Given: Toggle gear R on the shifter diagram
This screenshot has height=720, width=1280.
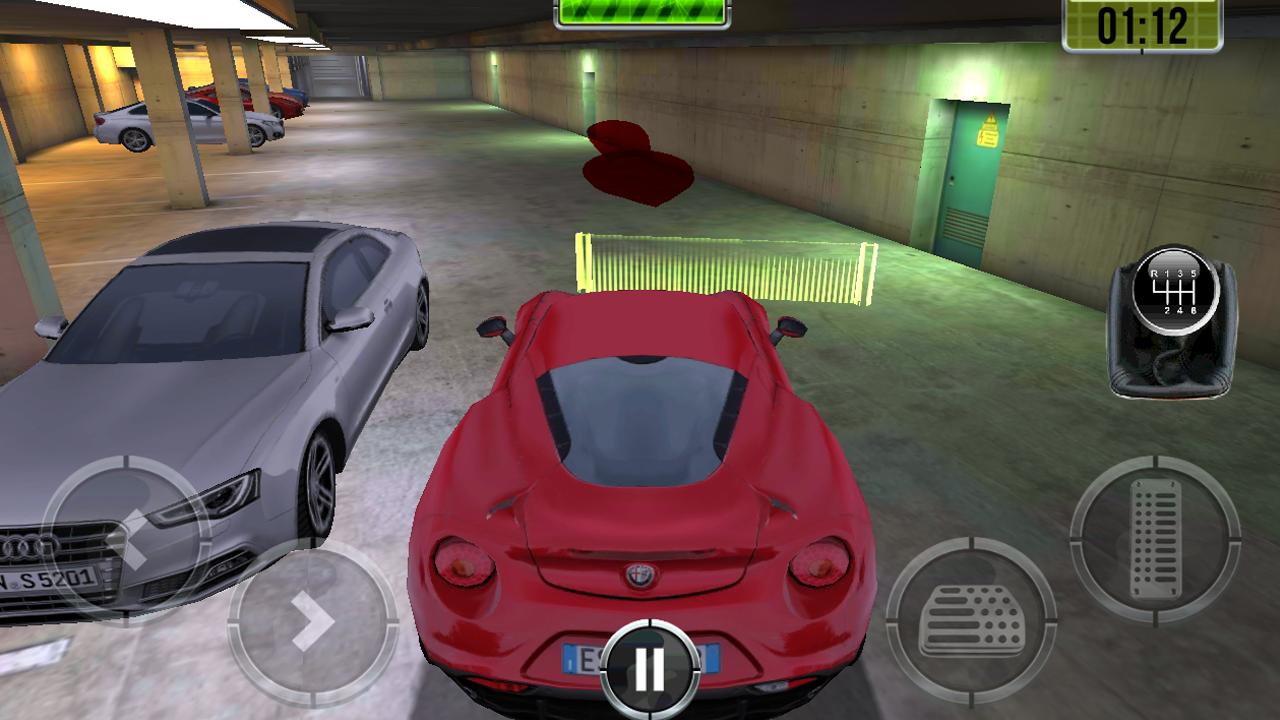Looking at the screenshot, I should click(1154, 273).
